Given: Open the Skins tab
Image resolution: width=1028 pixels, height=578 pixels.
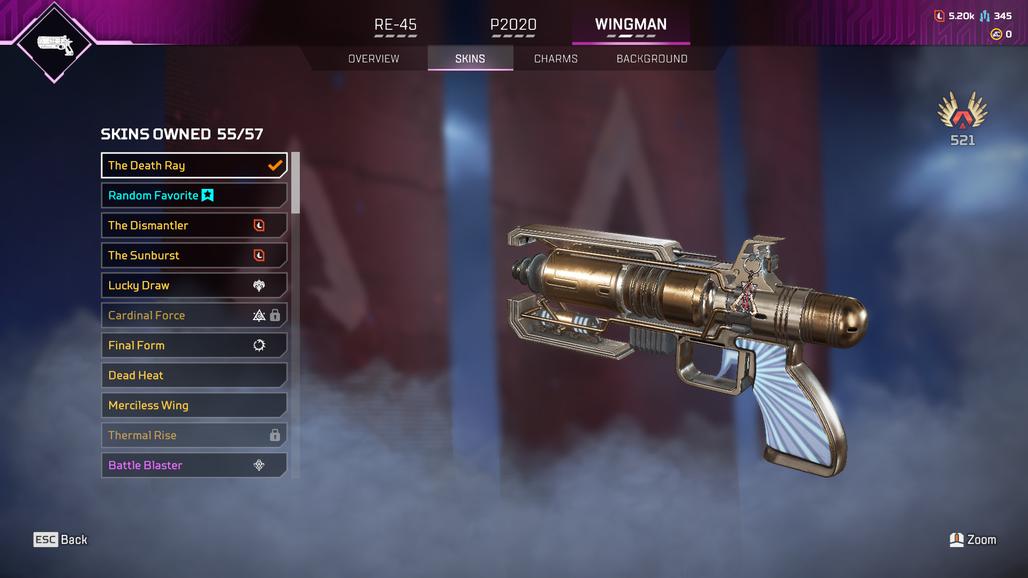Looking at the screenshot, I should click(470, 59).
